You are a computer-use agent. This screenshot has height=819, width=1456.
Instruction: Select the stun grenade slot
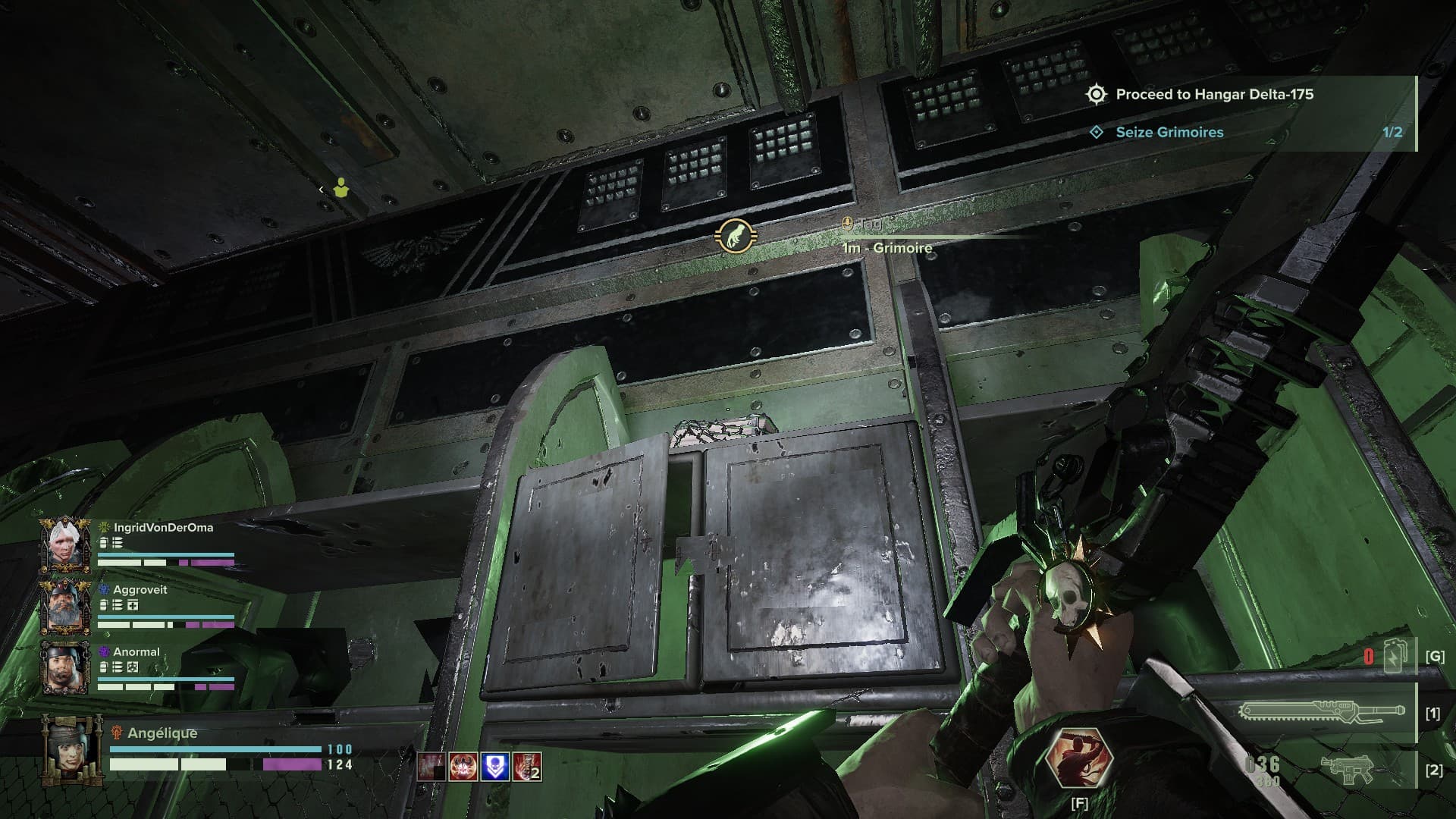click(x=1395, y=657)
